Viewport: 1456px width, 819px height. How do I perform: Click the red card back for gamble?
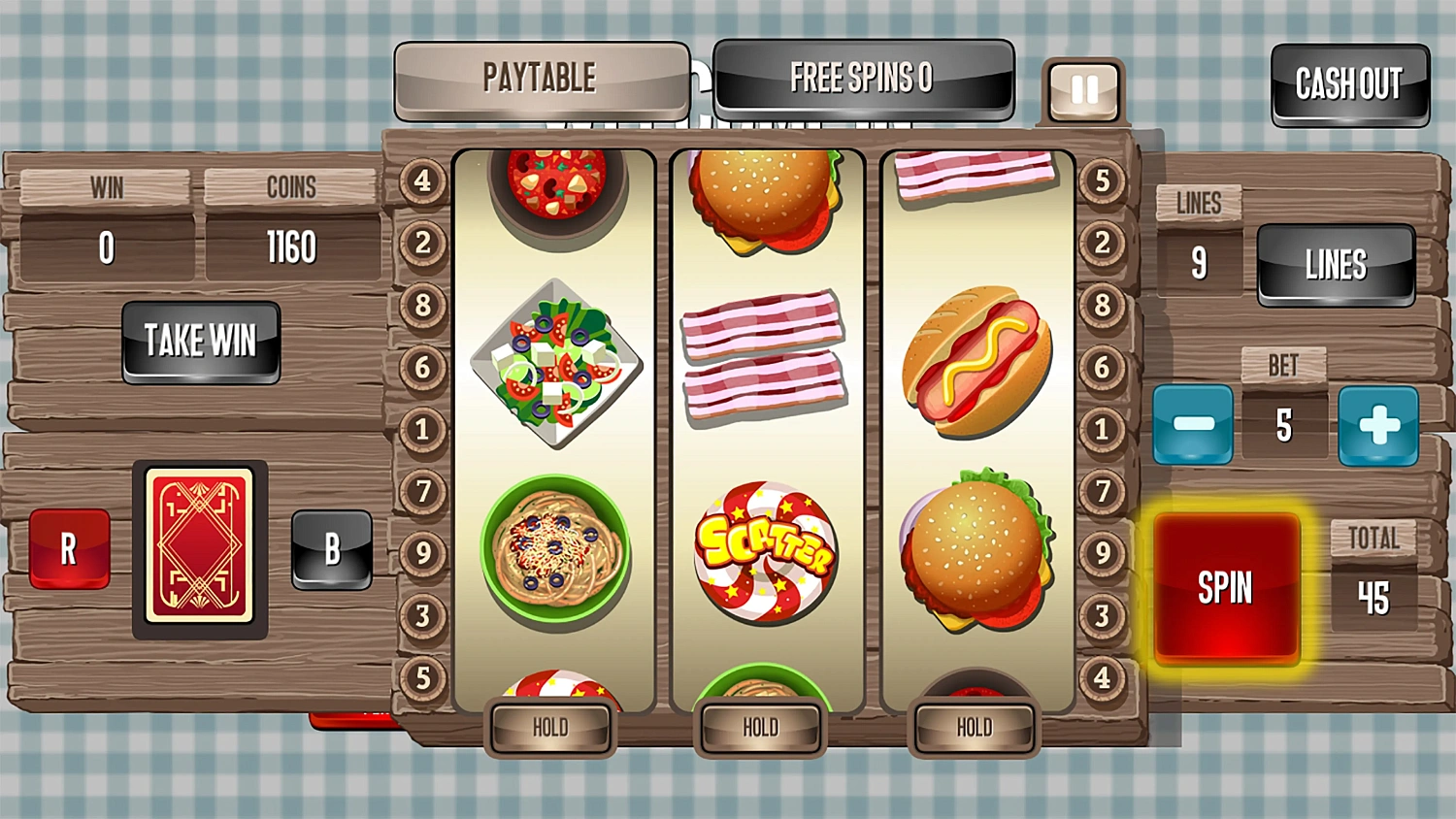[x=201, y=548]
